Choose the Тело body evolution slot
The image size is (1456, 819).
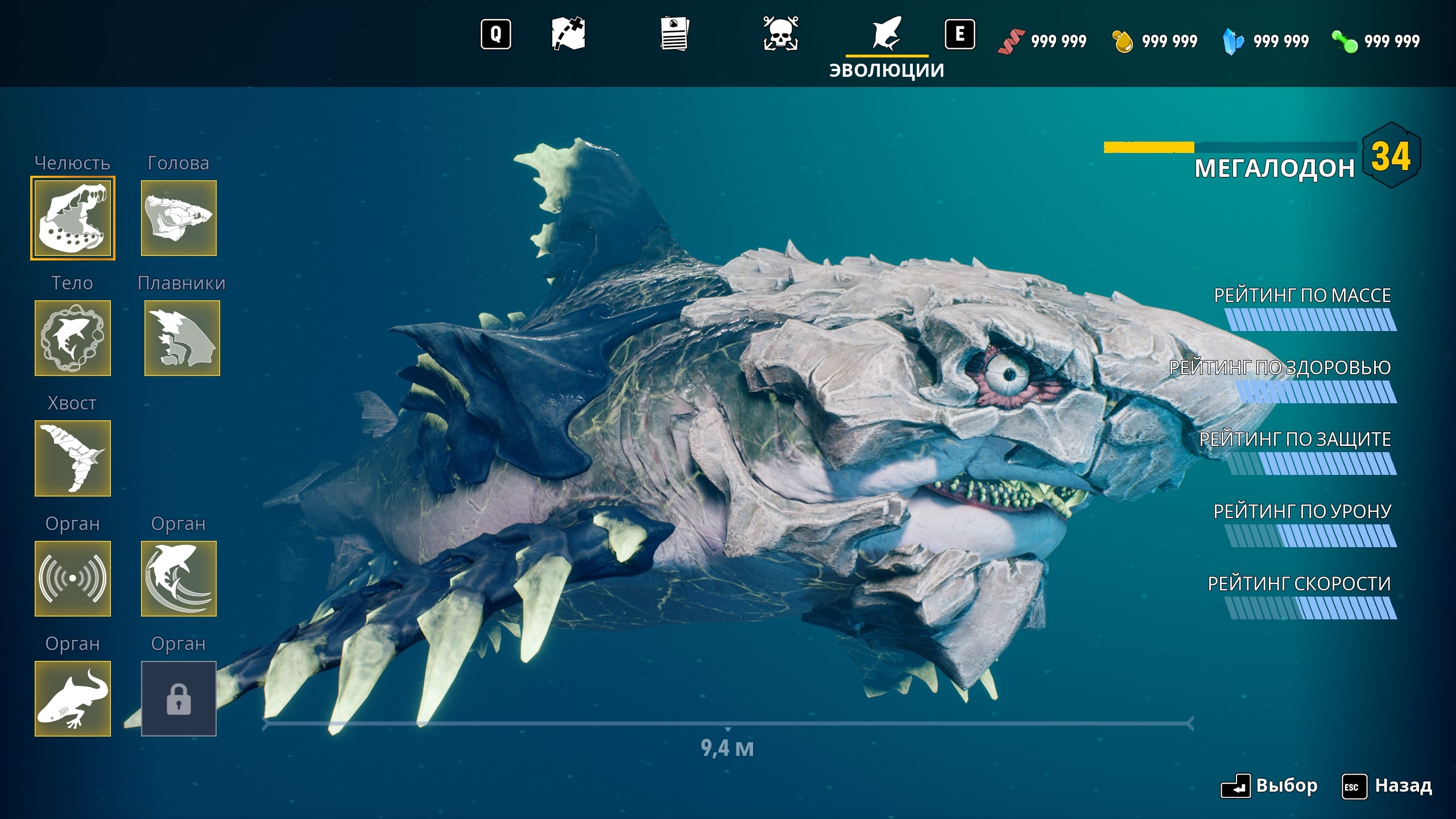[x=73, y=338]
